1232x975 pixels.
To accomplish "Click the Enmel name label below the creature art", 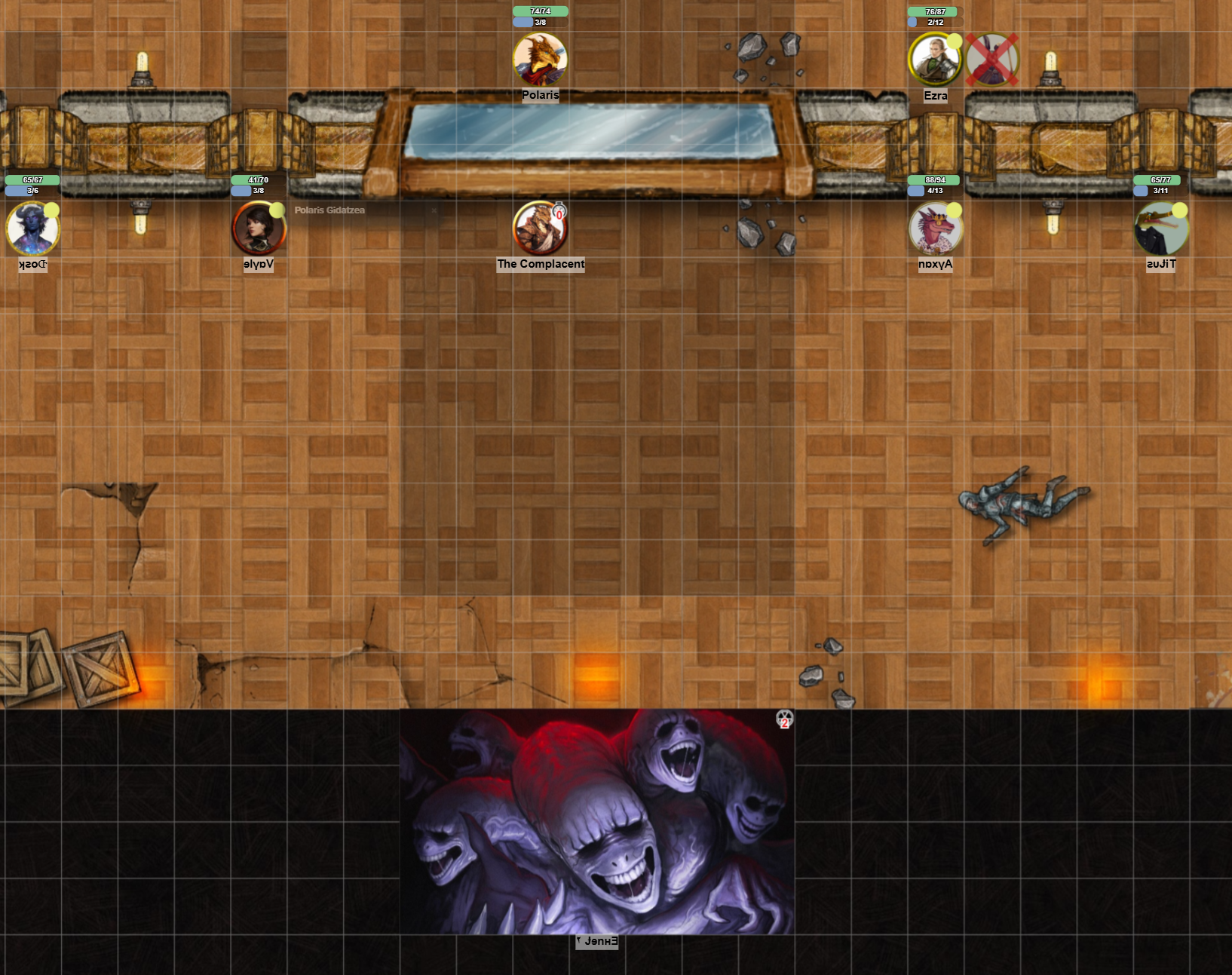I will (x=596, y=940).
